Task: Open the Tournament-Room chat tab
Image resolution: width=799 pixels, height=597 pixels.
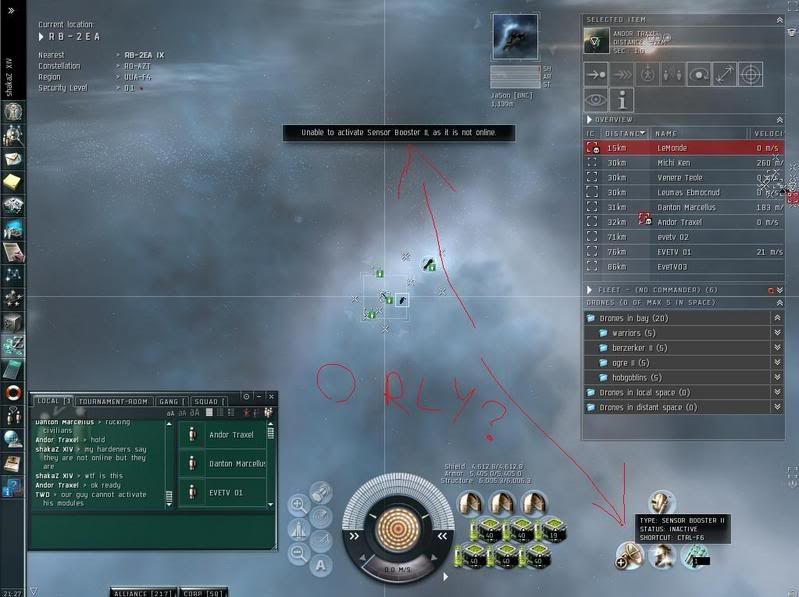Action: 112,401
